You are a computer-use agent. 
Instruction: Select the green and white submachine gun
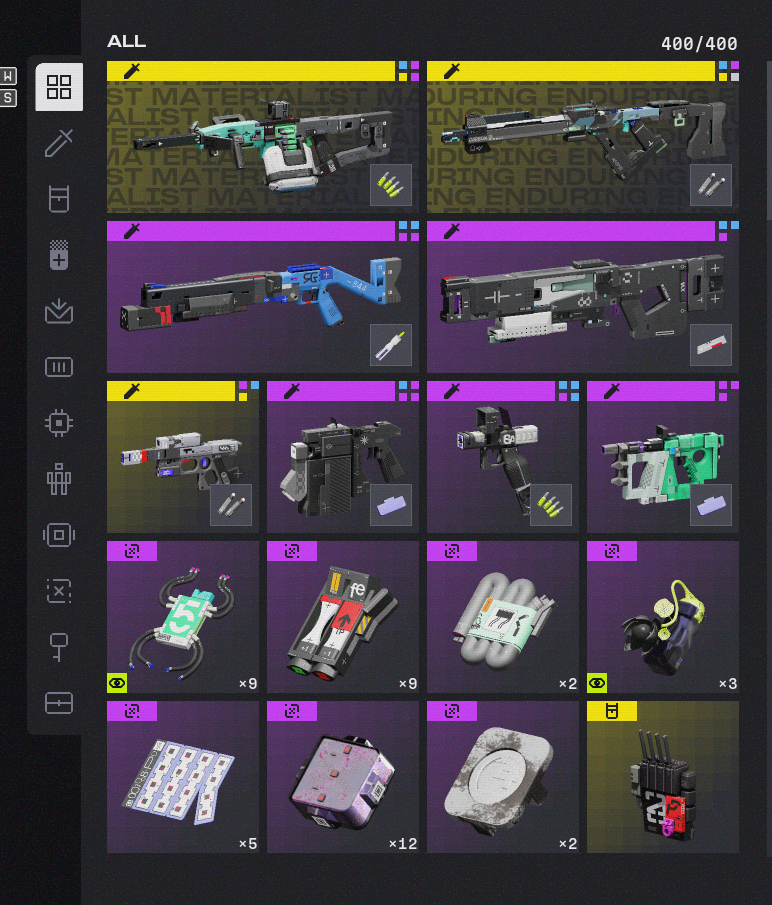[662, 457]
